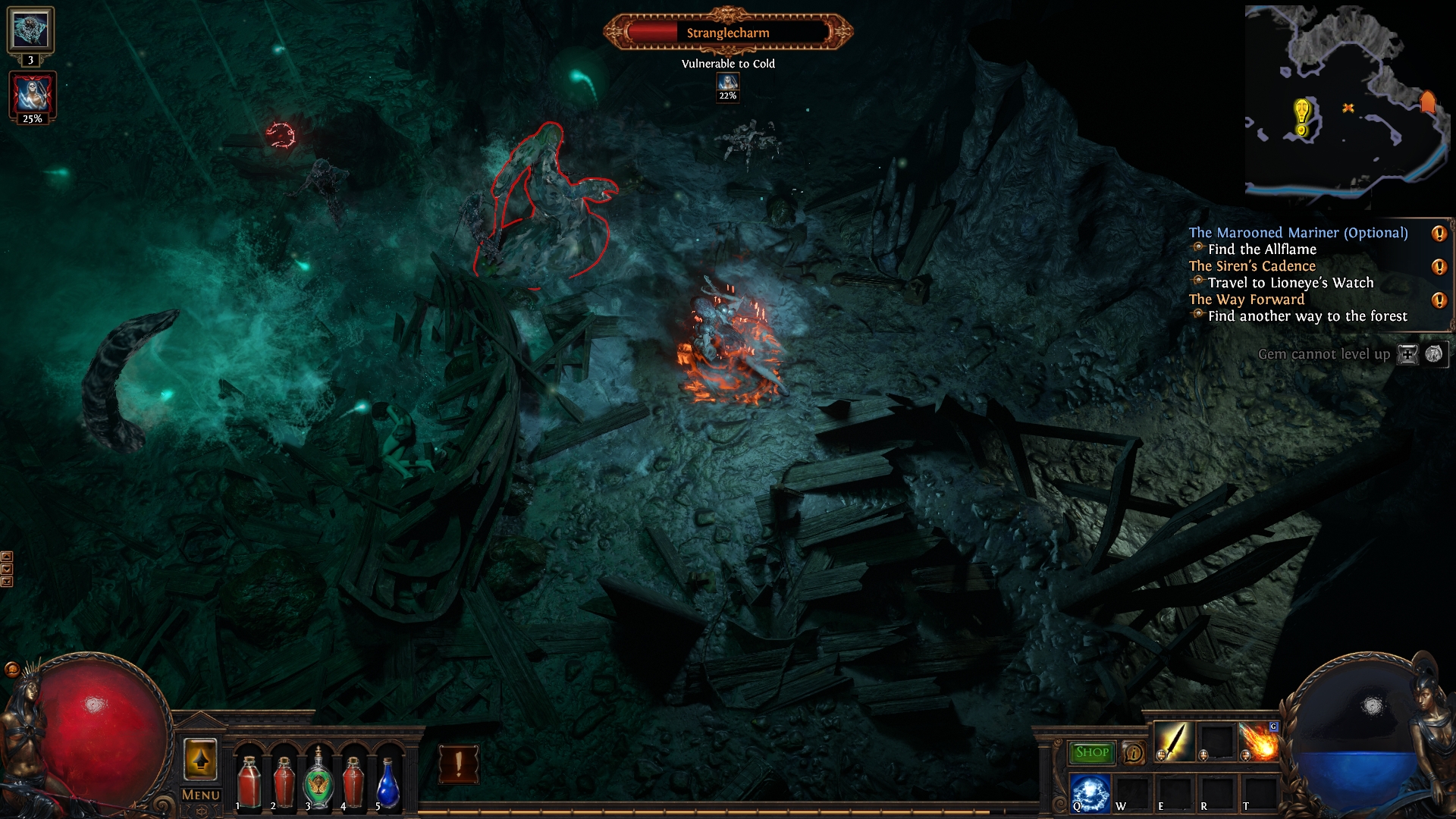The width and height of the screenshot is (1456, 819).
Task: Select the blue frost orb skill on Q
Action: pos(1090,792)
